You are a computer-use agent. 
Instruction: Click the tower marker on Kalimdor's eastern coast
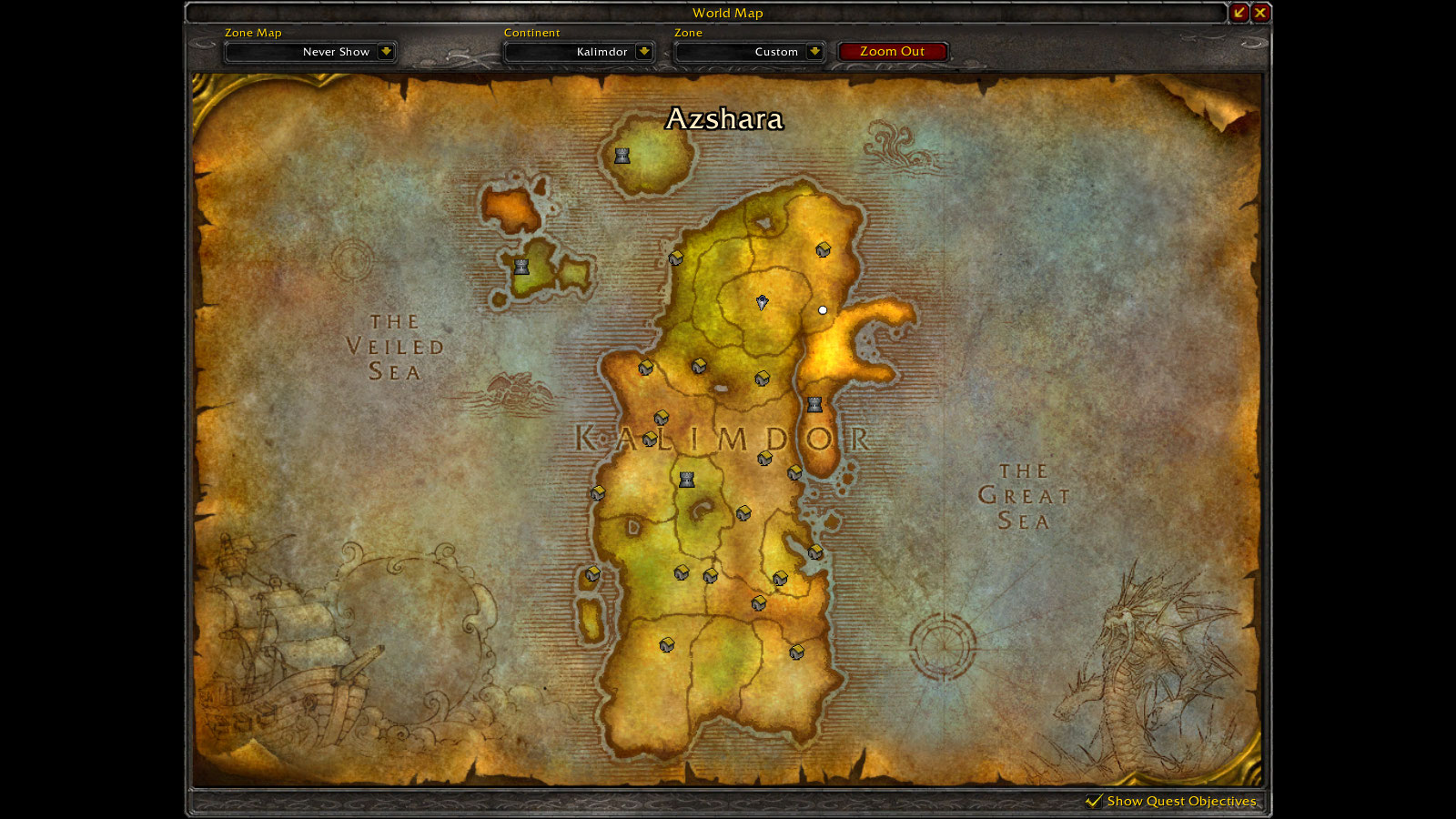(x=814, y=403)
